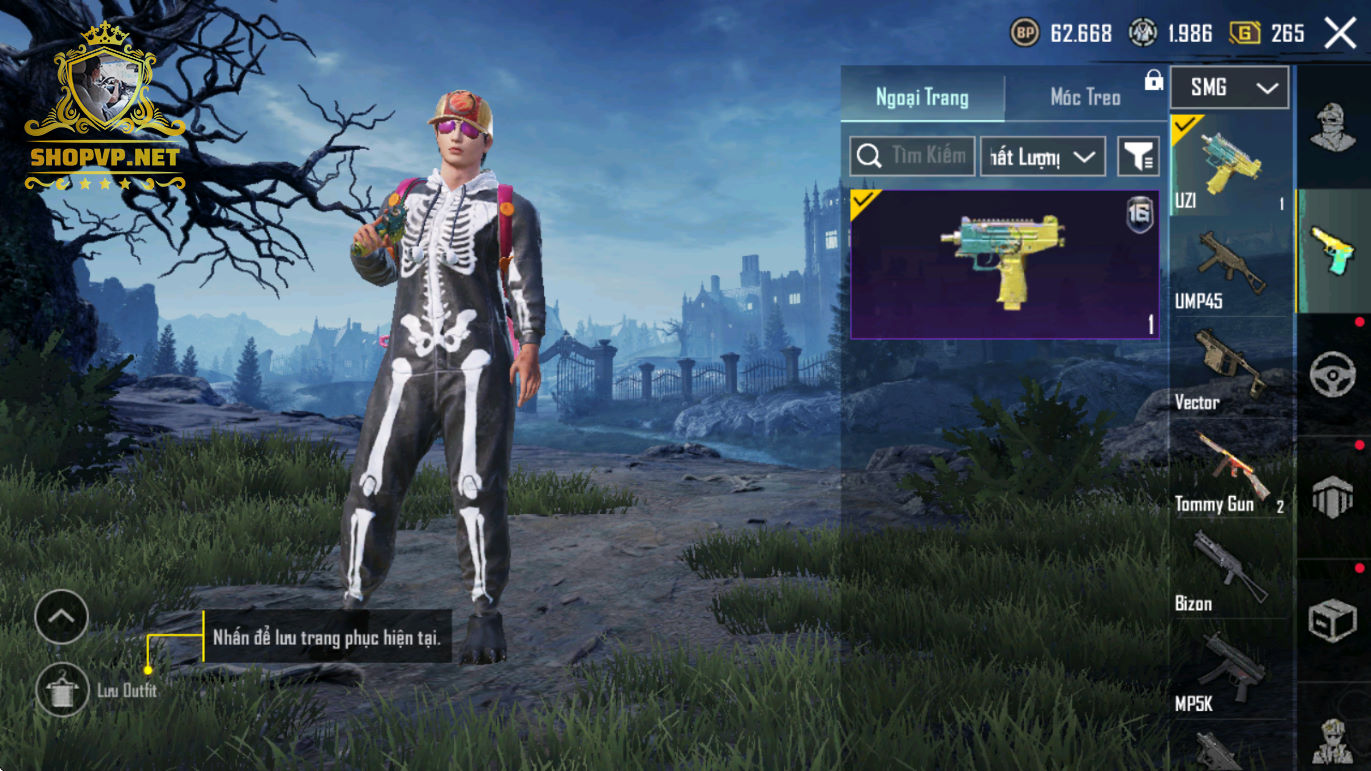Image resolution: width=1371 pixels, height=771 pixels.
Task: Open the crate box category icon
Action: click(1333, 621)
